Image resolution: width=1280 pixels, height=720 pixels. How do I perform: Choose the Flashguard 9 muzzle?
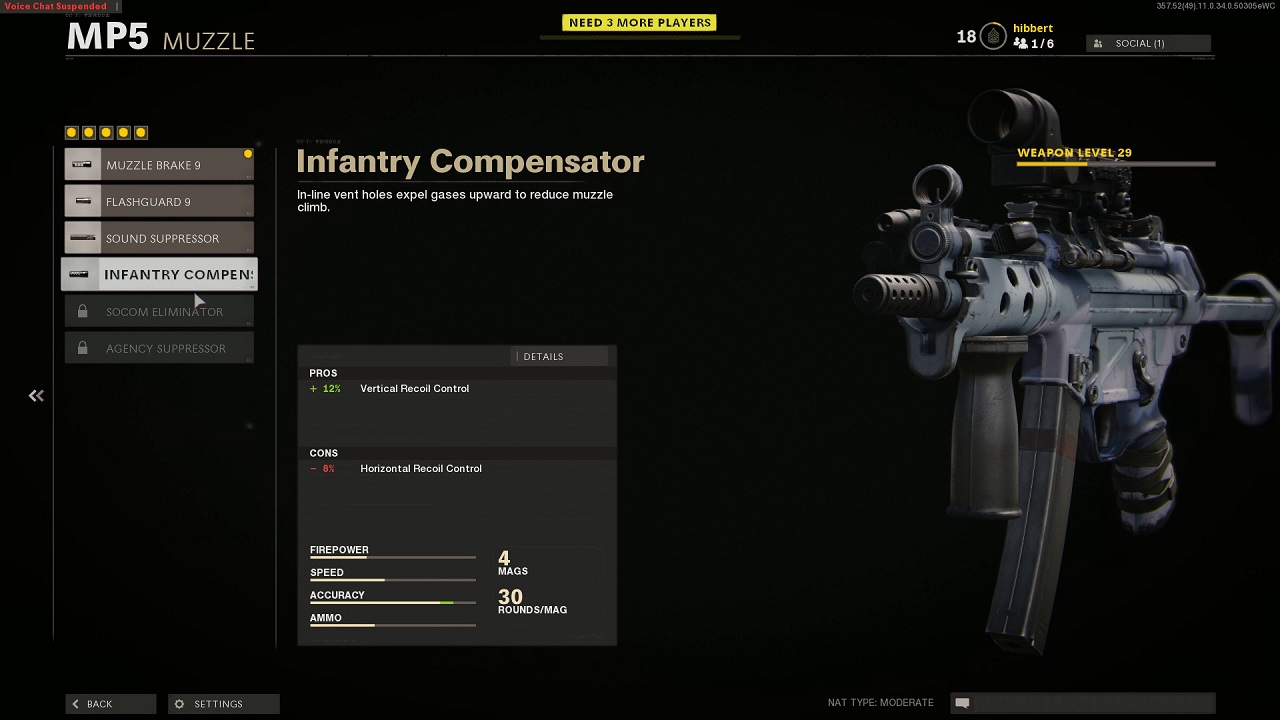(x=159, y=202)
